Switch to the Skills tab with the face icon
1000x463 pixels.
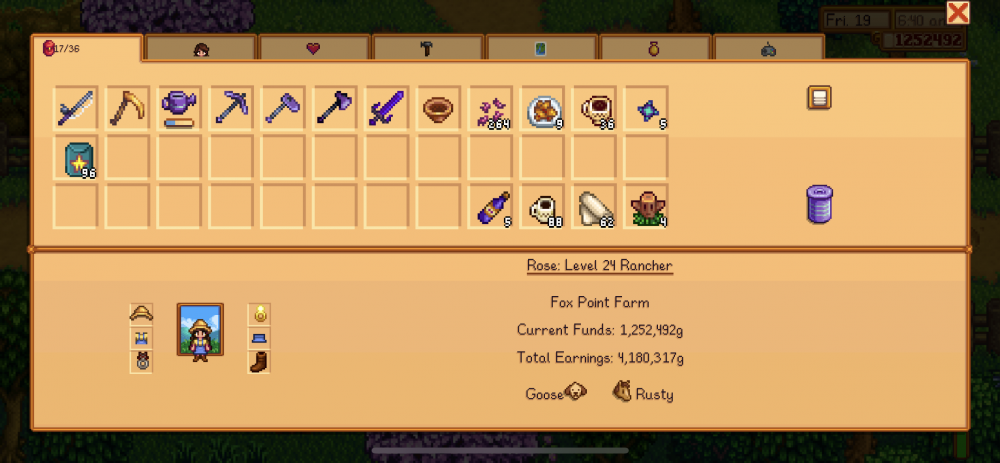tap(200, 47)
